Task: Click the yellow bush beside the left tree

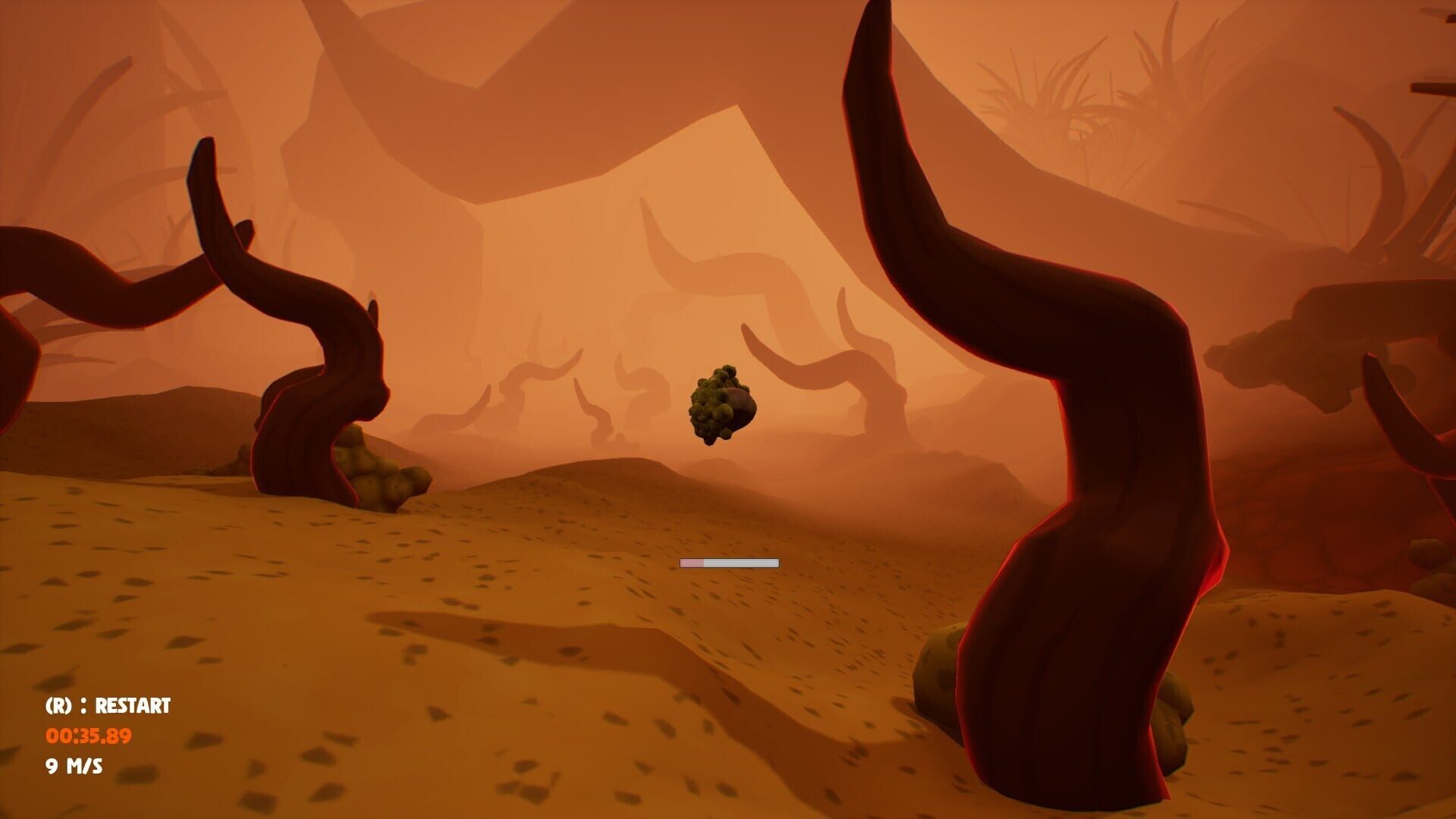Action: pos(379,470)
